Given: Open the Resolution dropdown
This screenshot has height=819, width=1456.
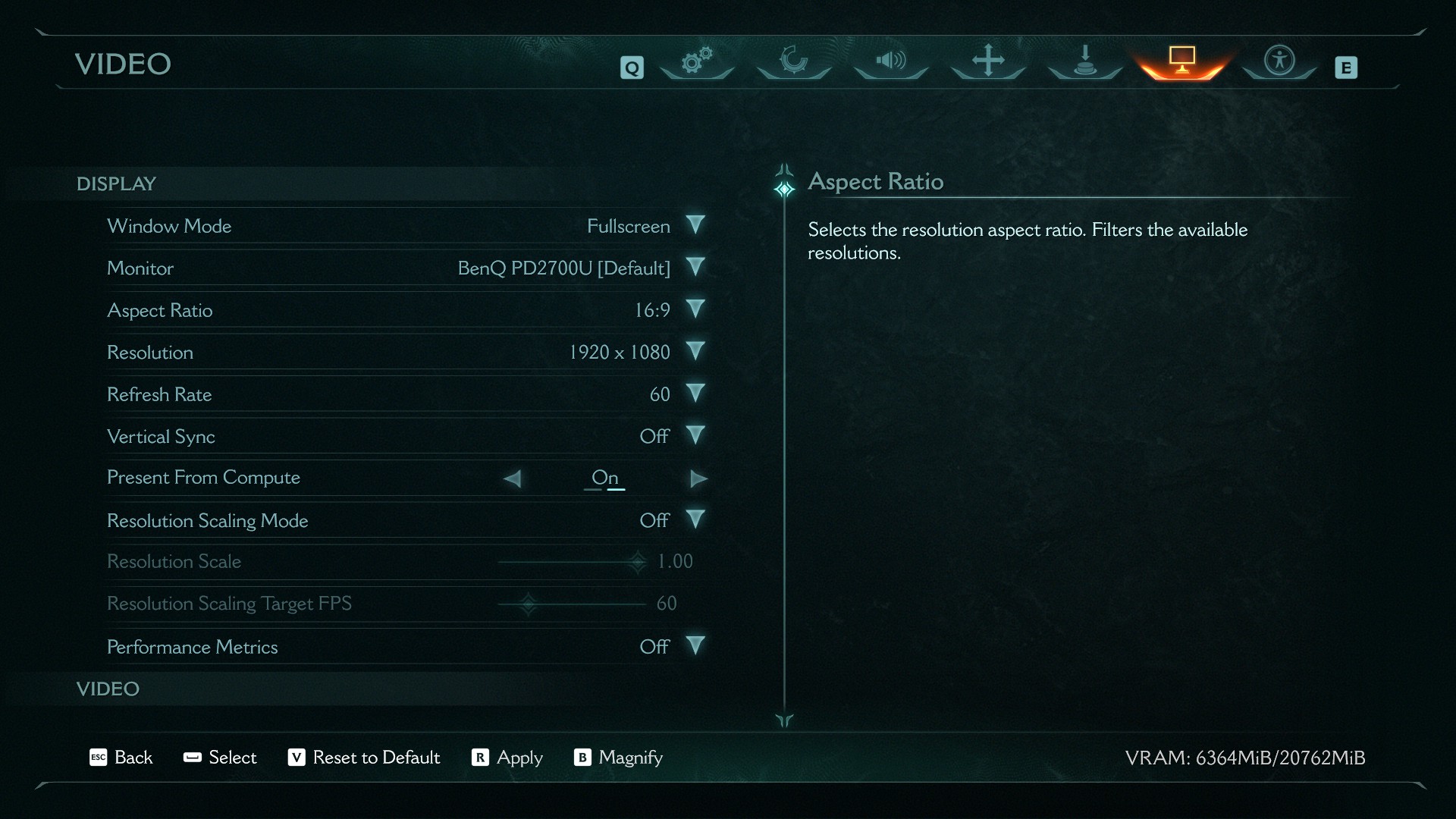Looking at the screenshot, I should pos(695,352).
